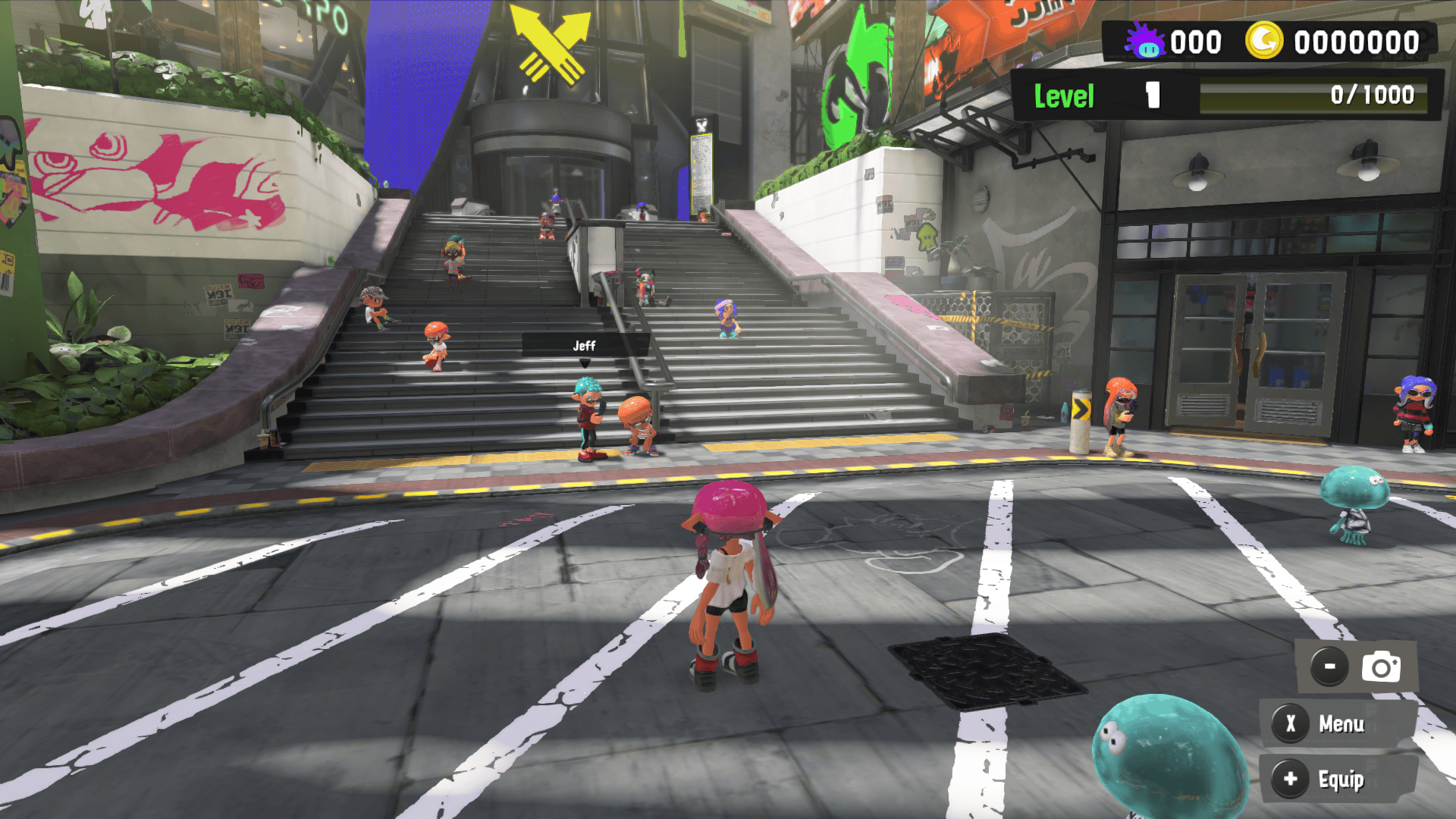Image resolution: width=1456 pixels, height=819 pixels.
Task: Select the Jeff player name tag
Action: [584, 346]
